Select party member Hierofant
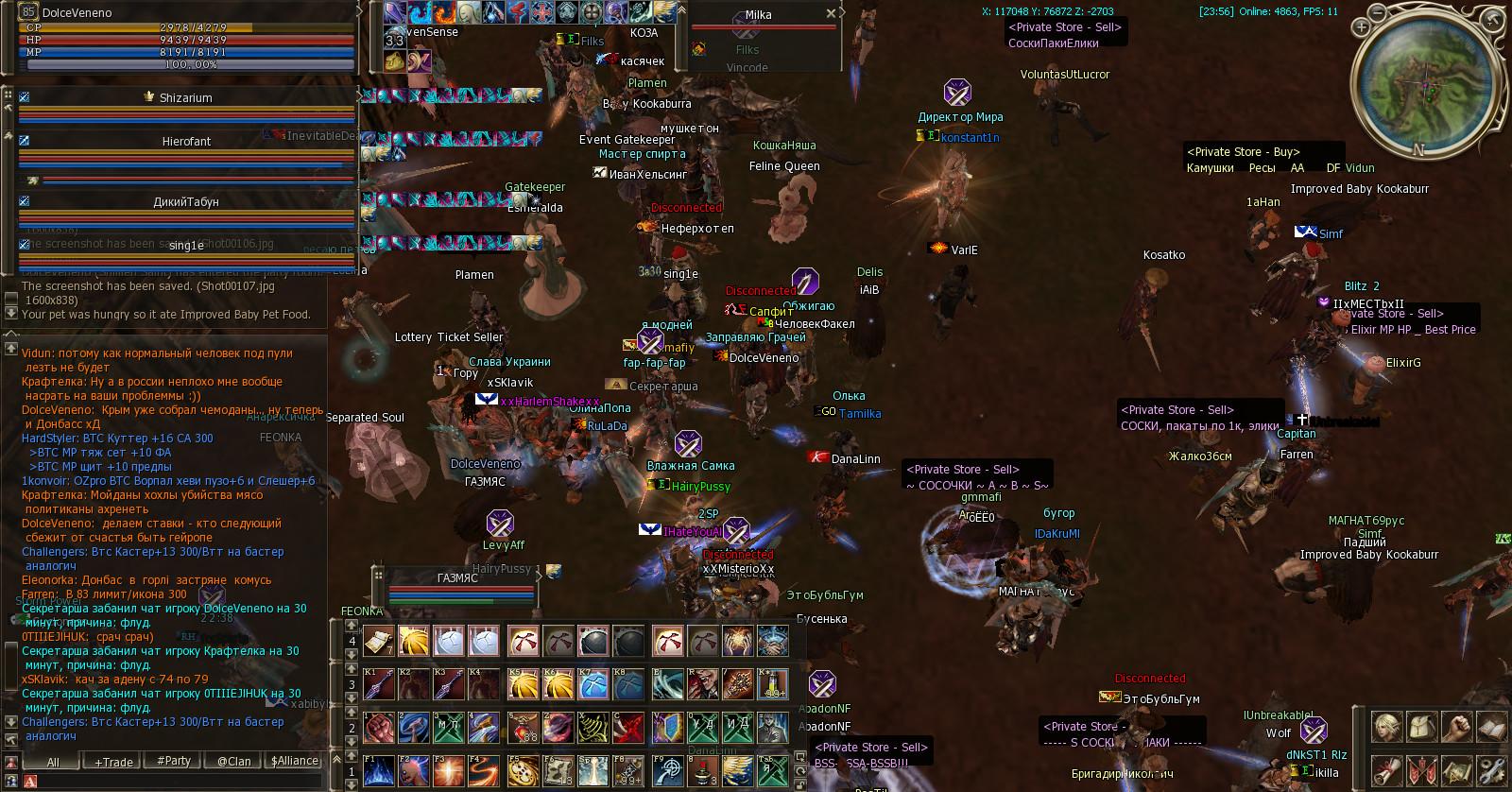 [186, 141]
